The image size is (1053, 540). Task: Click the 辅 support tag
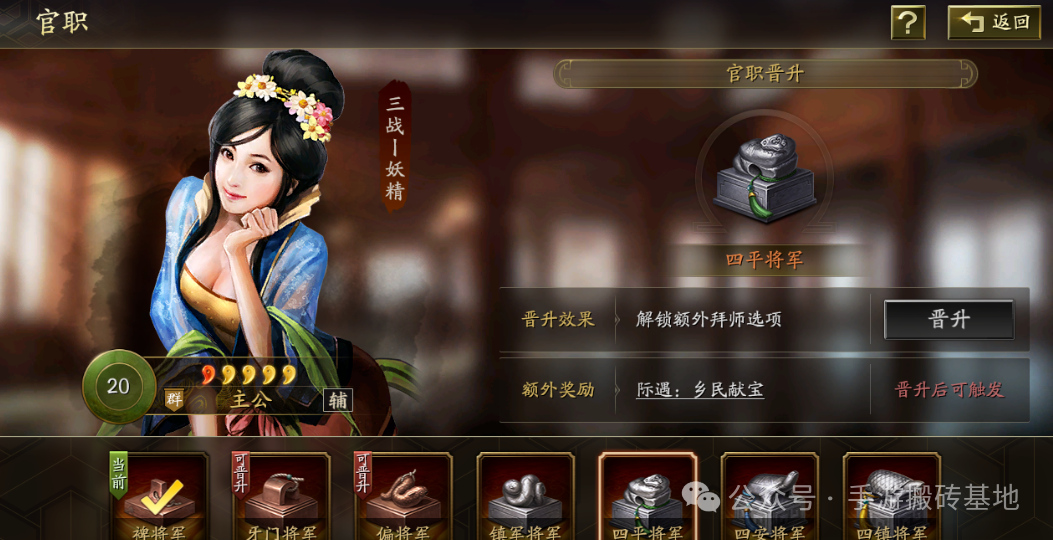338,400
